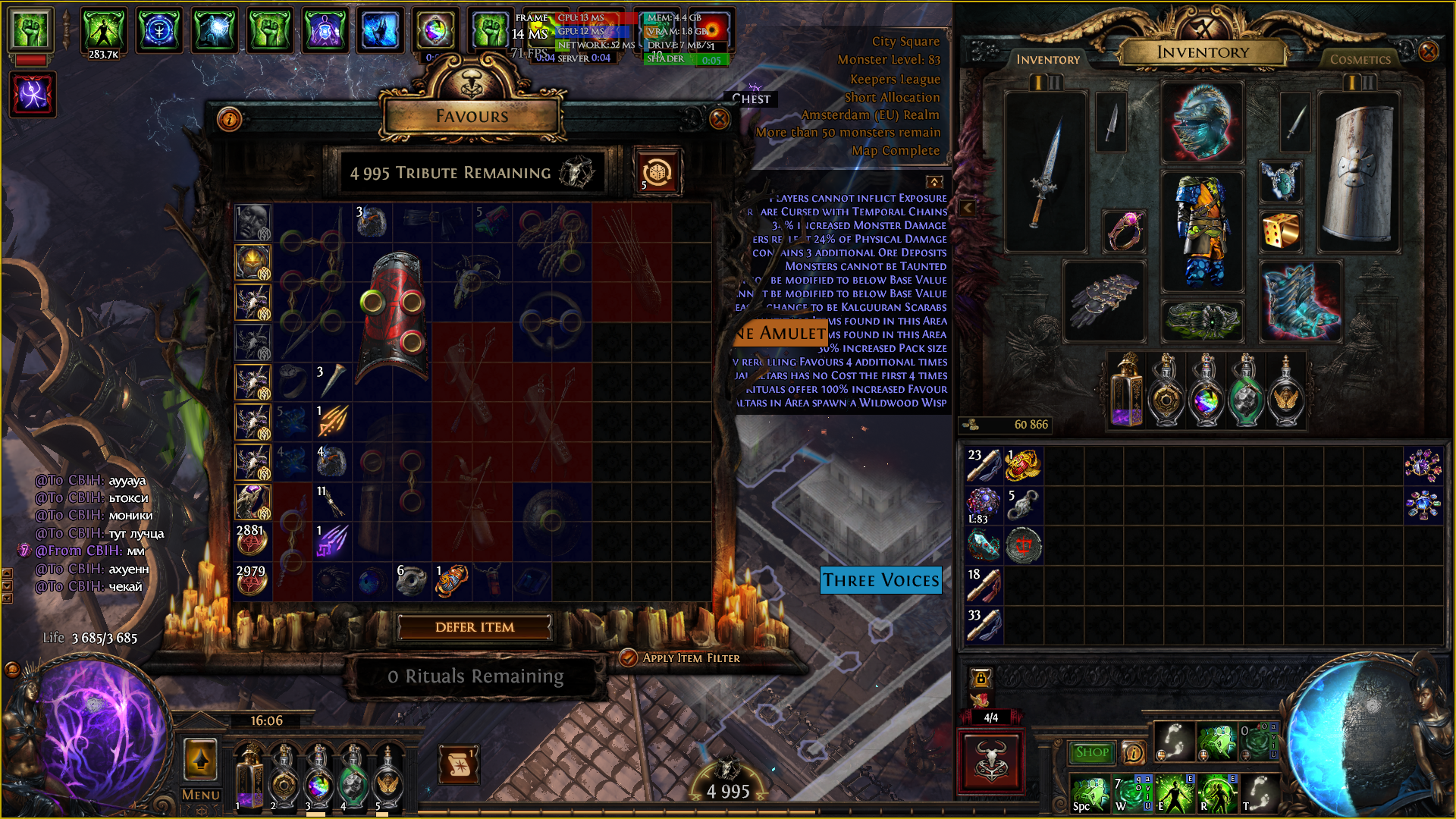
Task: Open the Menu button
Action: (201, 795)
